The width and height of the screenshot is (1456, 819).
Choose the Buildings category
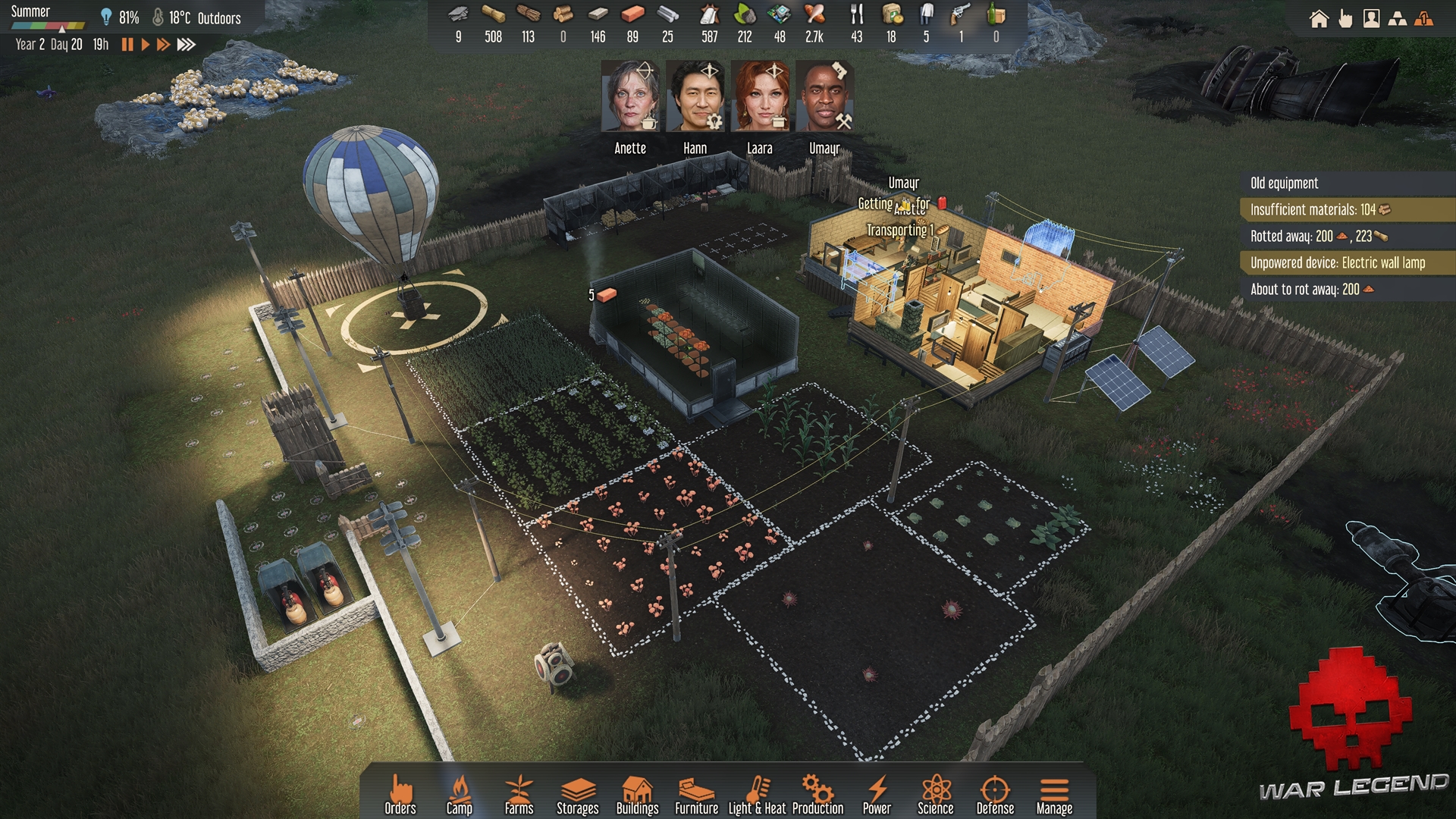click(637, 794)
